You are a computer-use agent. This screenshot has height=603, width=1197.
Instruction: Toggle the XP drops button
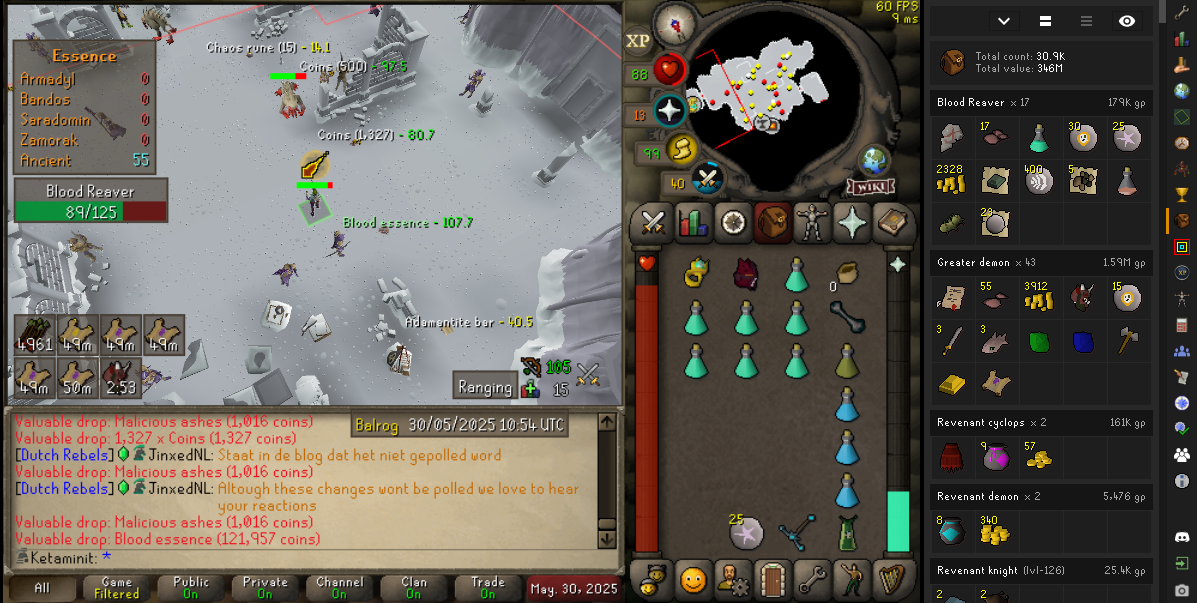tap(638, 41)
